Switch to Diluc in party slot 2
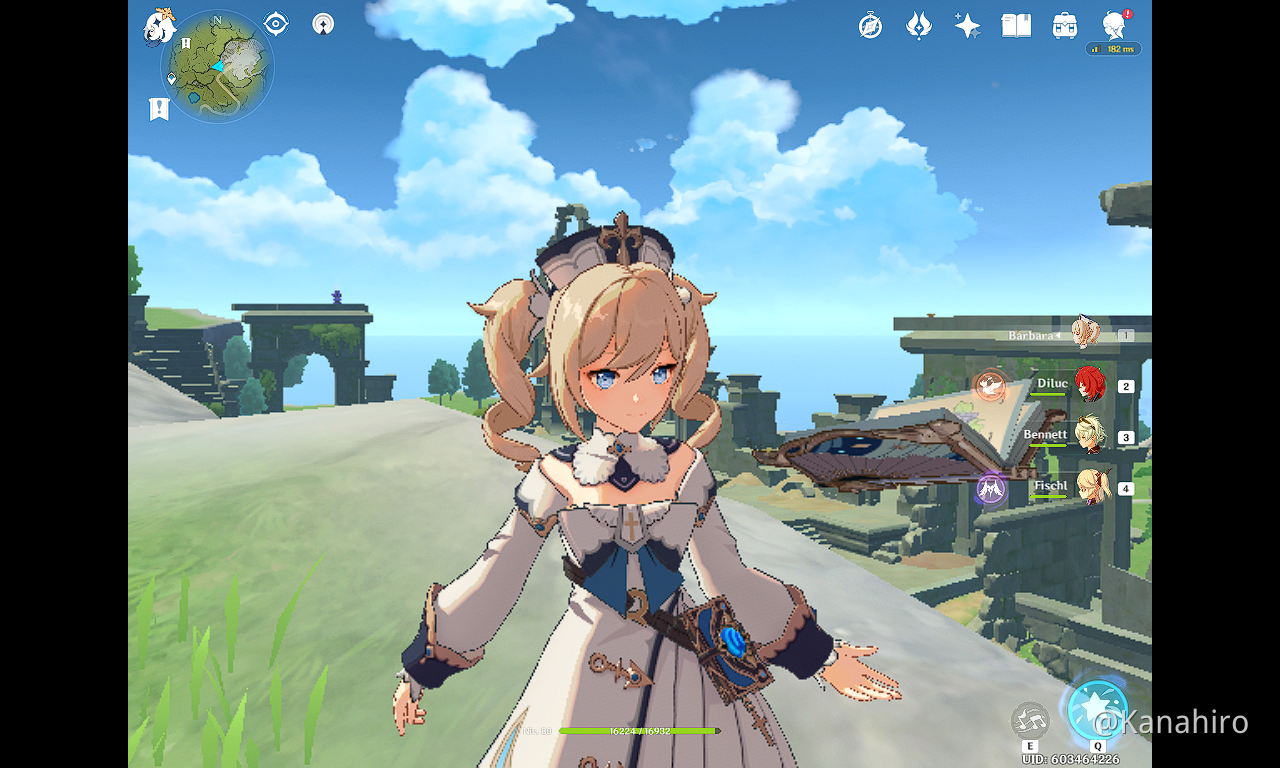This screenshot has width=1280, height=768. click(x=1090, y=385)
